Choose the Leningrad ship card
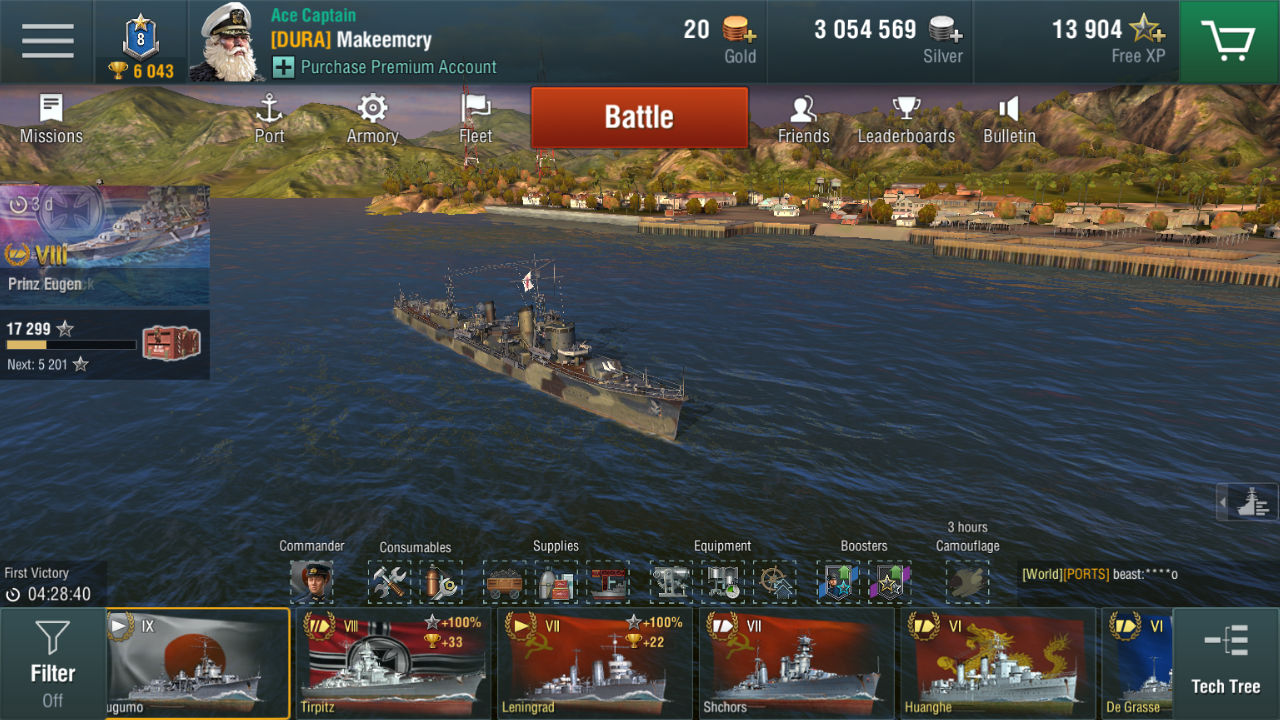 [594, 664]
